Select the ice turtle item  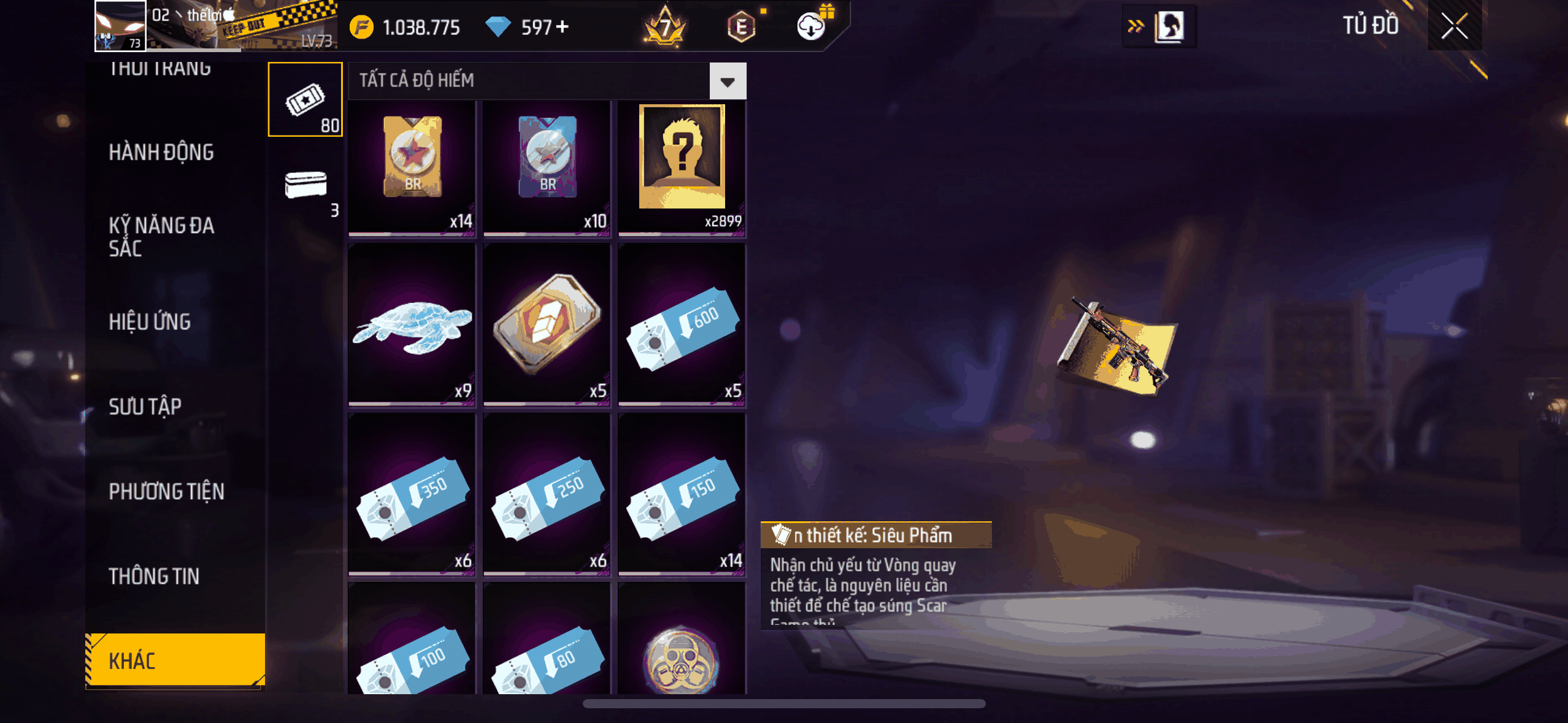[x=412, y=324]
